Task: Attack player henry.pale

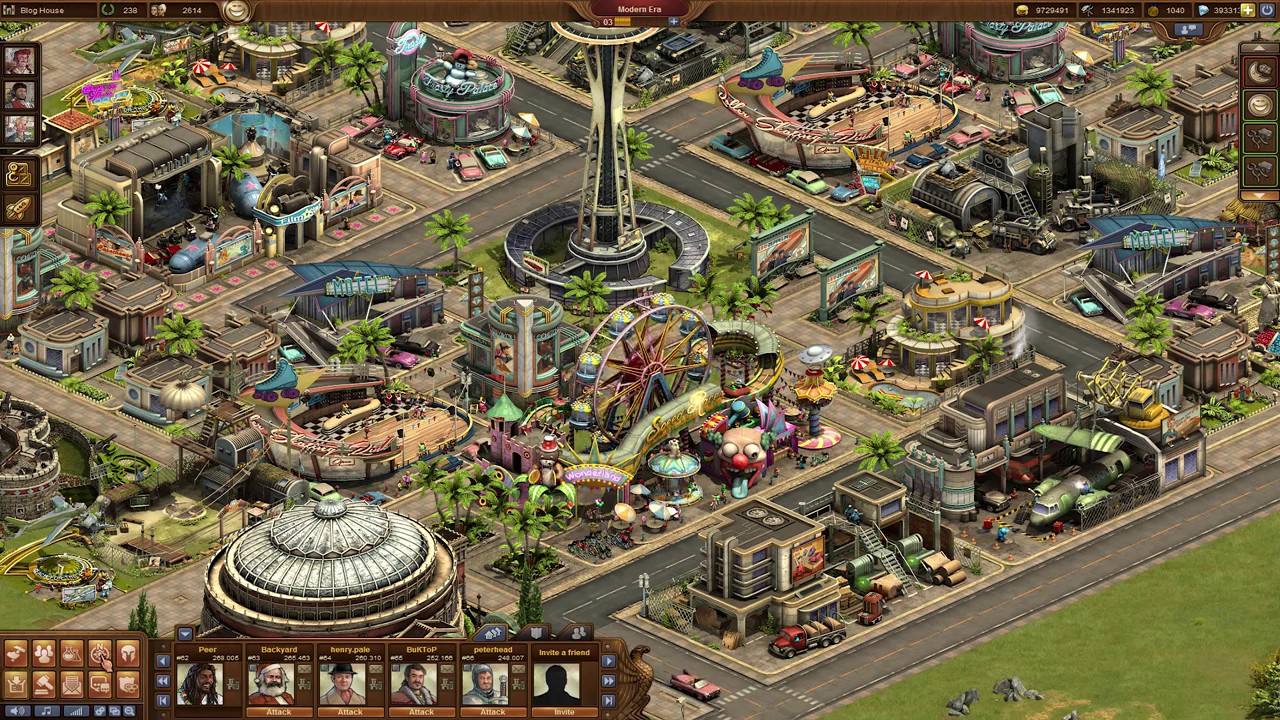Action: [x=349, y=712]
